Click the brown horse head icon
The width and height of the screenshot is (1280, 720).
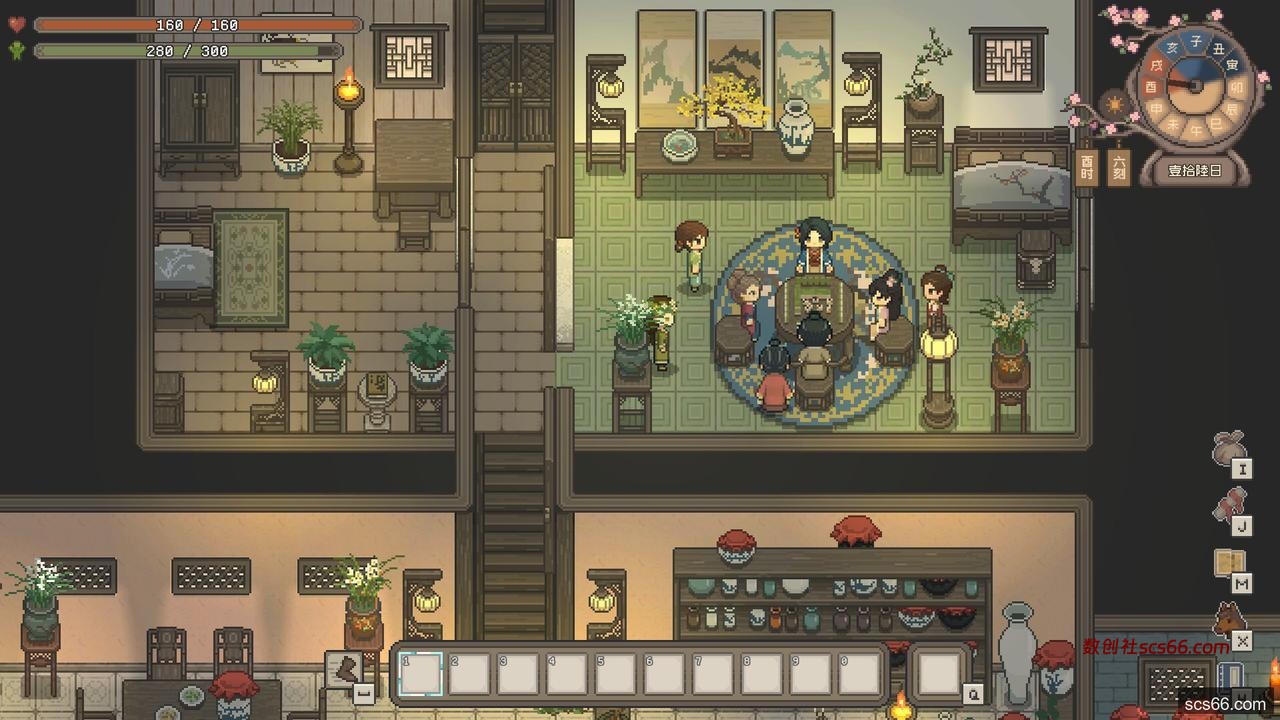point(1230,620)
